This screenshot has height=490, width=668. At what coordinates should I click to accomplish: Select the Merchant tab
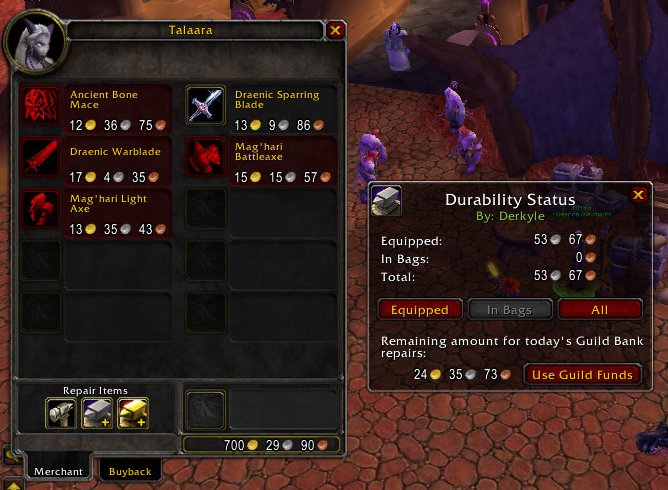click(59, 471)
